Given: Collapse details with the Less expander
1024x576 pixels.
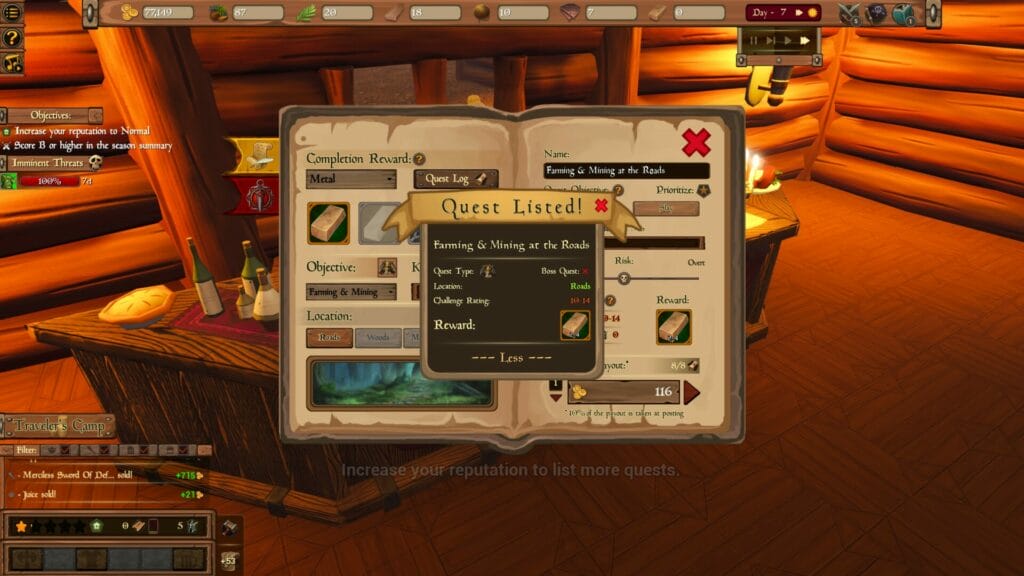Looking at the screenshot, I should (511, 358).
